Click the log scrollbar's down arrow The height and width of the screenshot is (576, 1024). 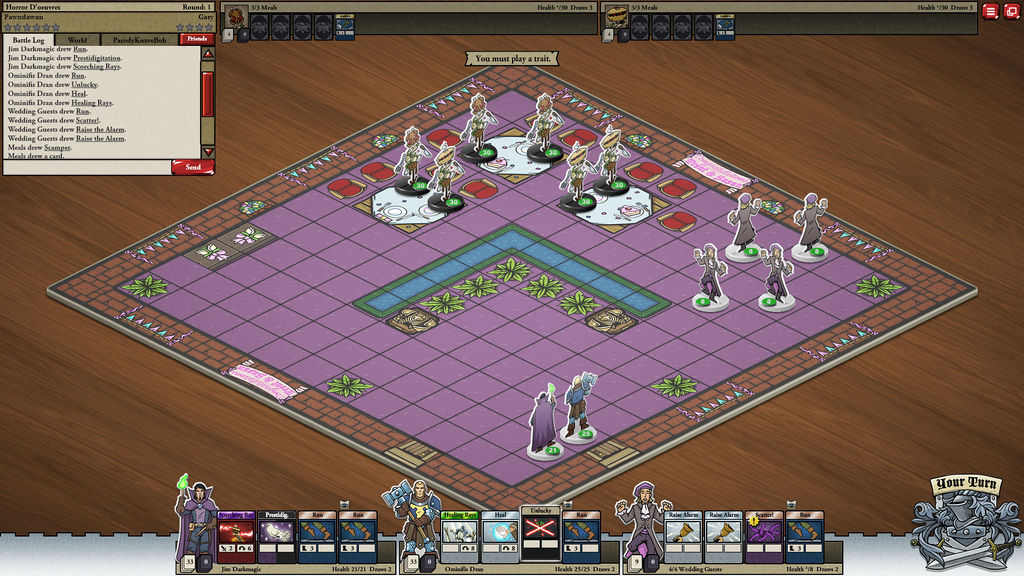(x=208, y=153)
